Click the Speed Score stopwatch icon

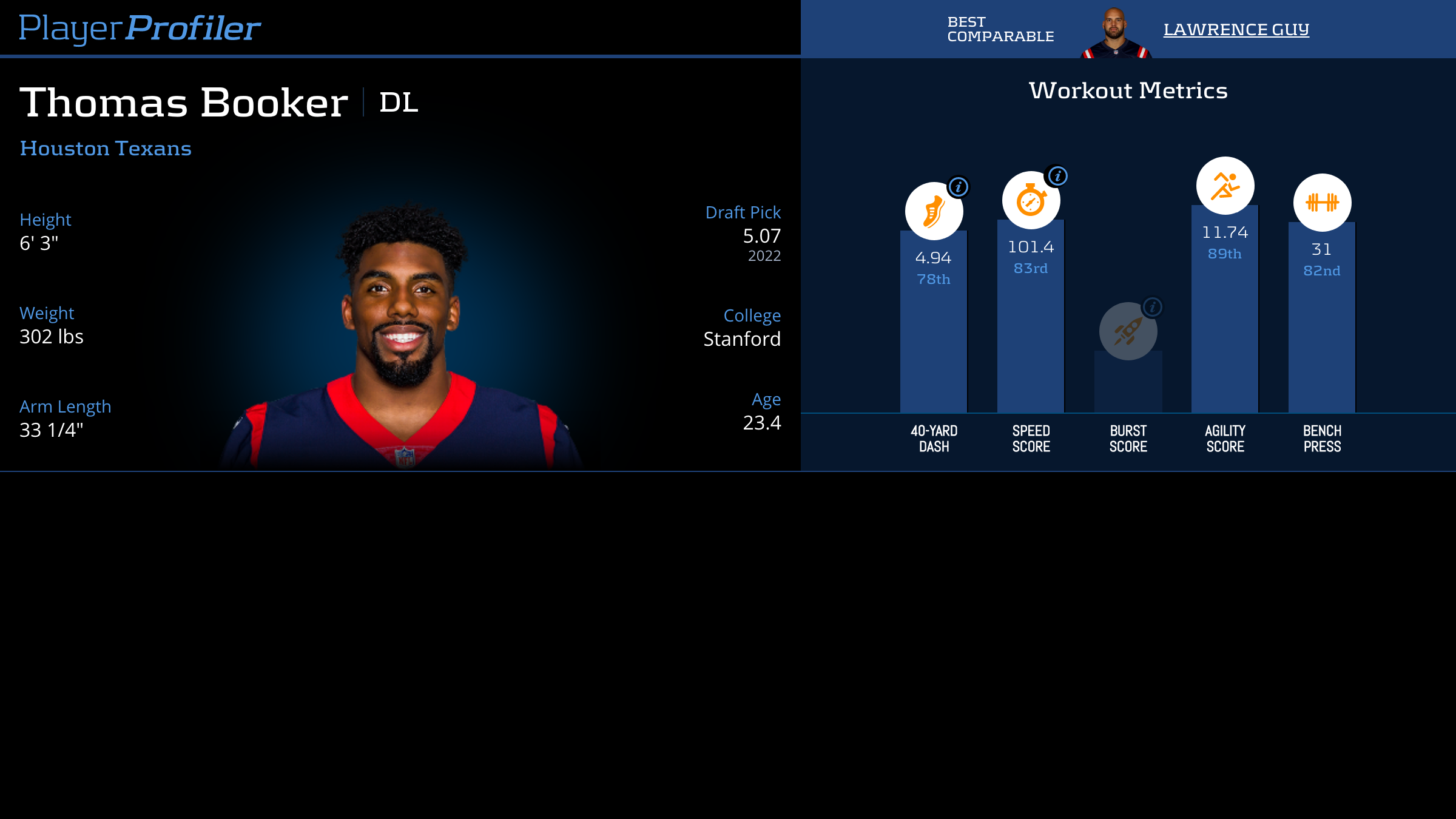[x=1030, y=201]
